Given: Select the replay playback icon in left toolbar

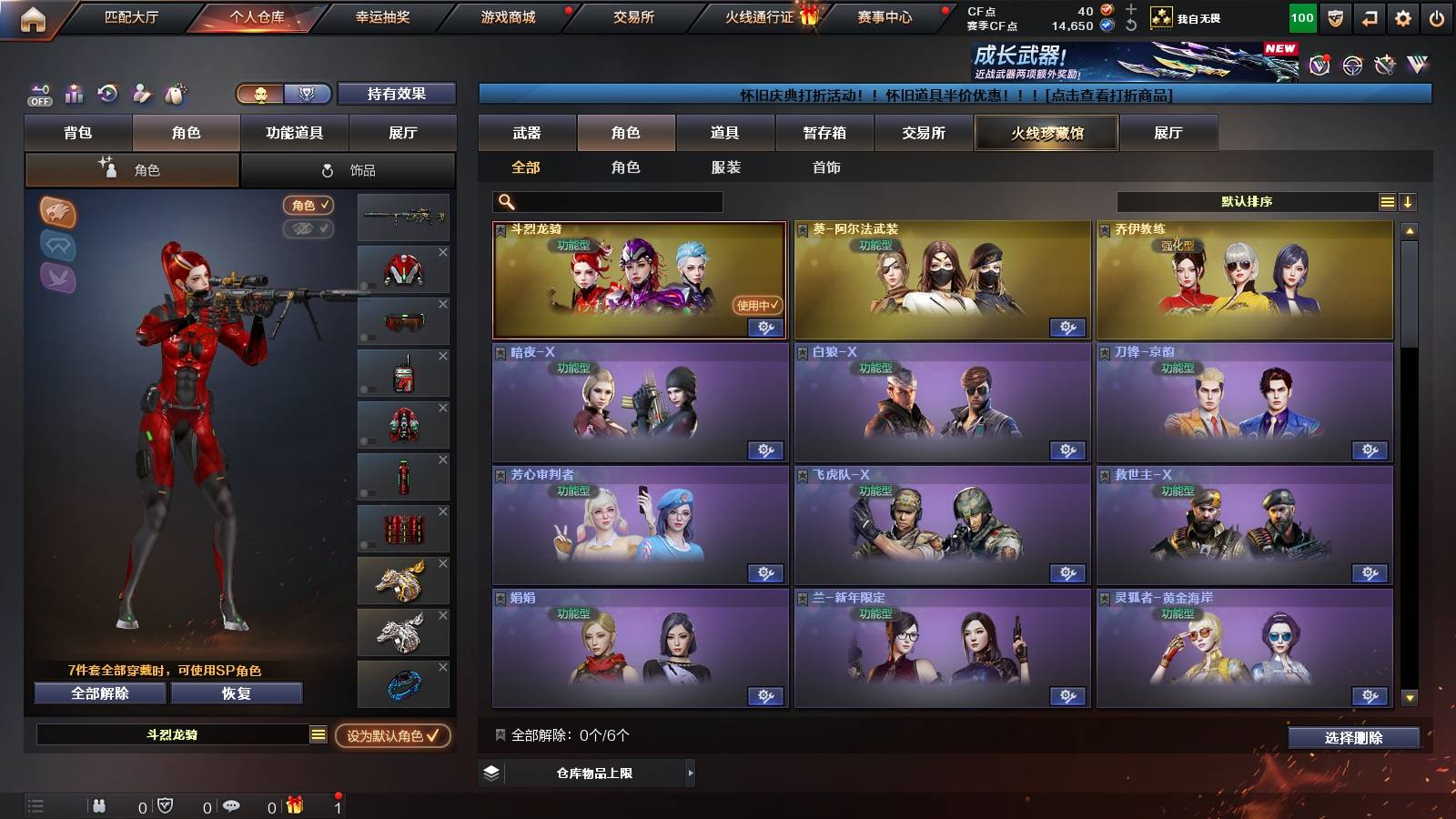Looking at the screenshot, I should pos(106,94).
